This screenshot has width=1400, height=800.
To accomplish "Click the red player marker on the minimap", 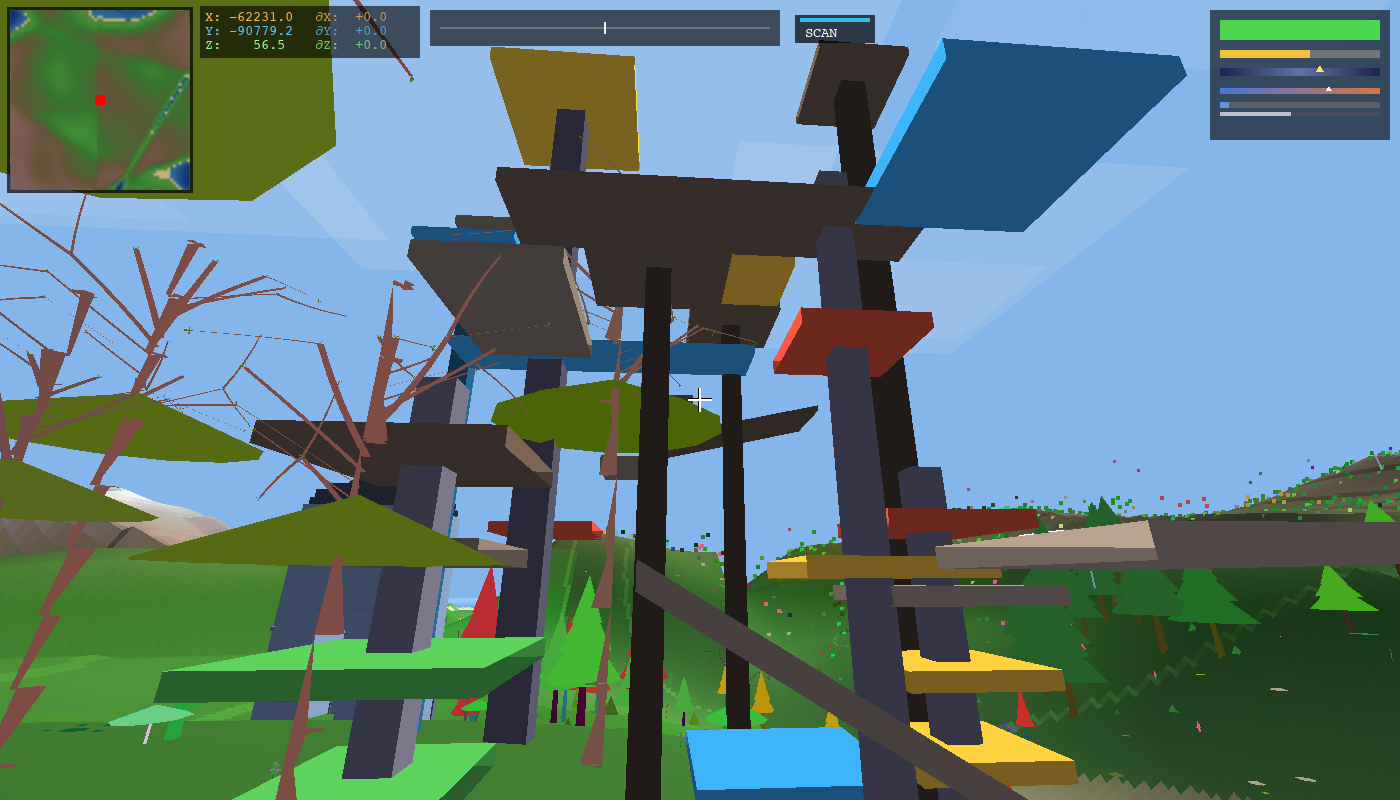I will point(98,97).
